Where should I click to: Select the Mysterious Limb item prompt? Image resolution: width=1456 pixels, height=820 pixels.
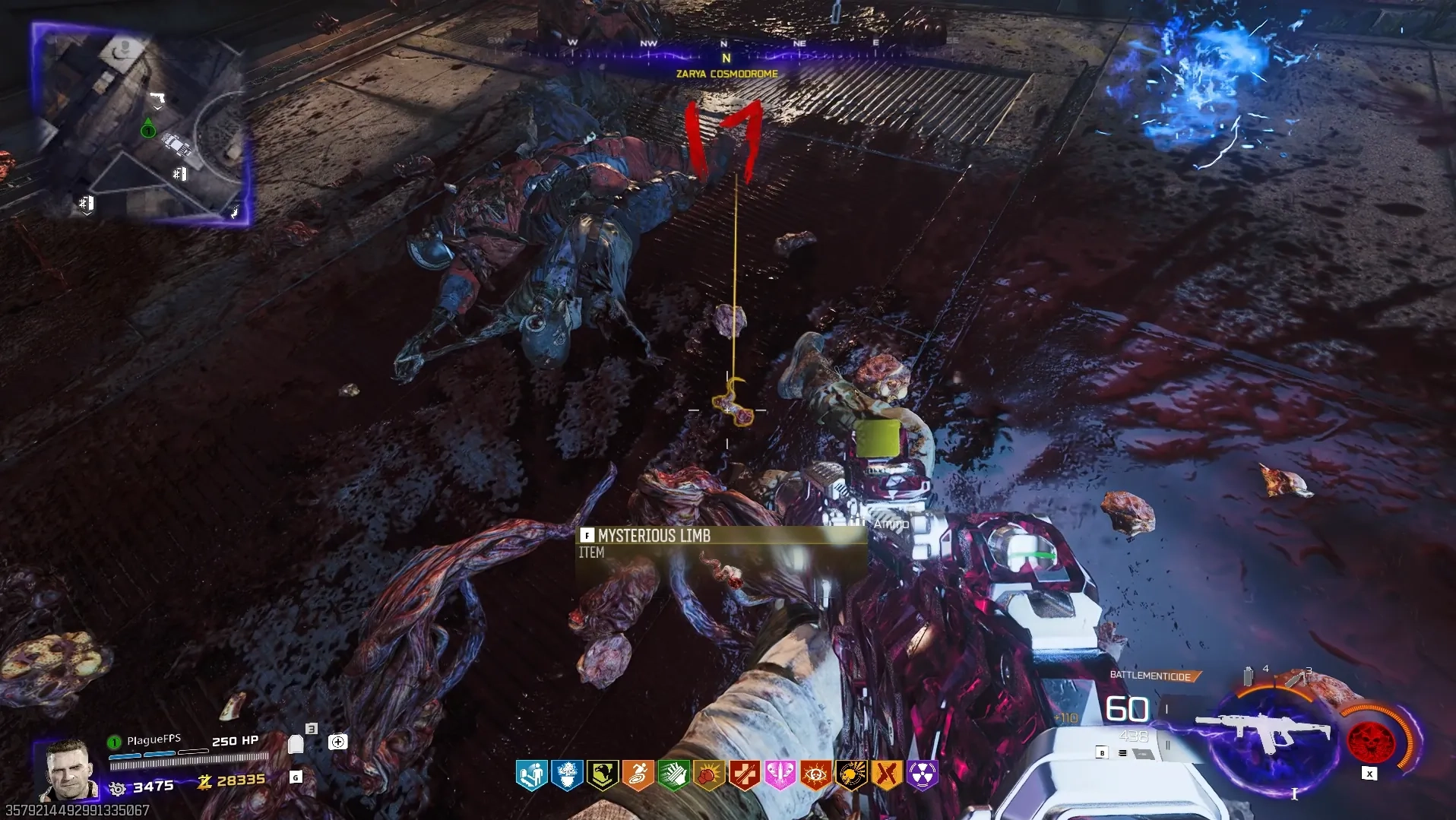pyautogui.click(x=654, y=536)
